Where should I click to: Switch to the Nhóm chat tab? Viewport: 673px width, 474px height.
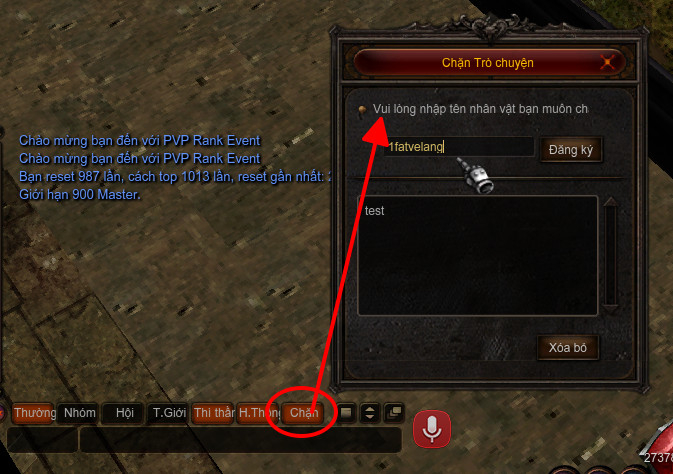pos(80,413)
